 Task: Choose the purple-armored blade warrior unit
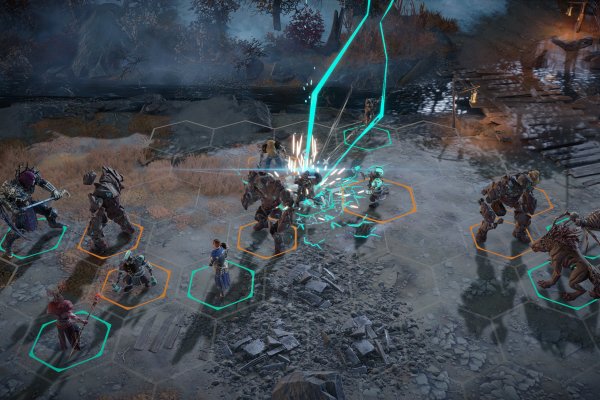click(28, 202)
